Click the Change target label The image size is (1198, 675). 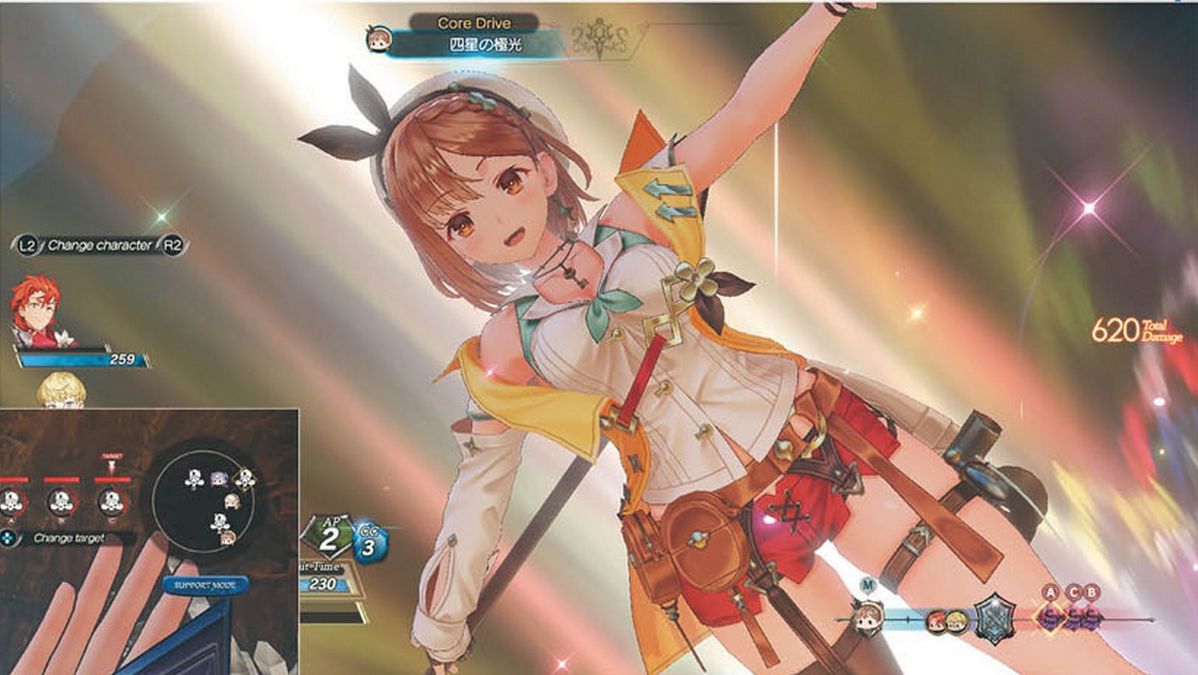click(69, 538)
